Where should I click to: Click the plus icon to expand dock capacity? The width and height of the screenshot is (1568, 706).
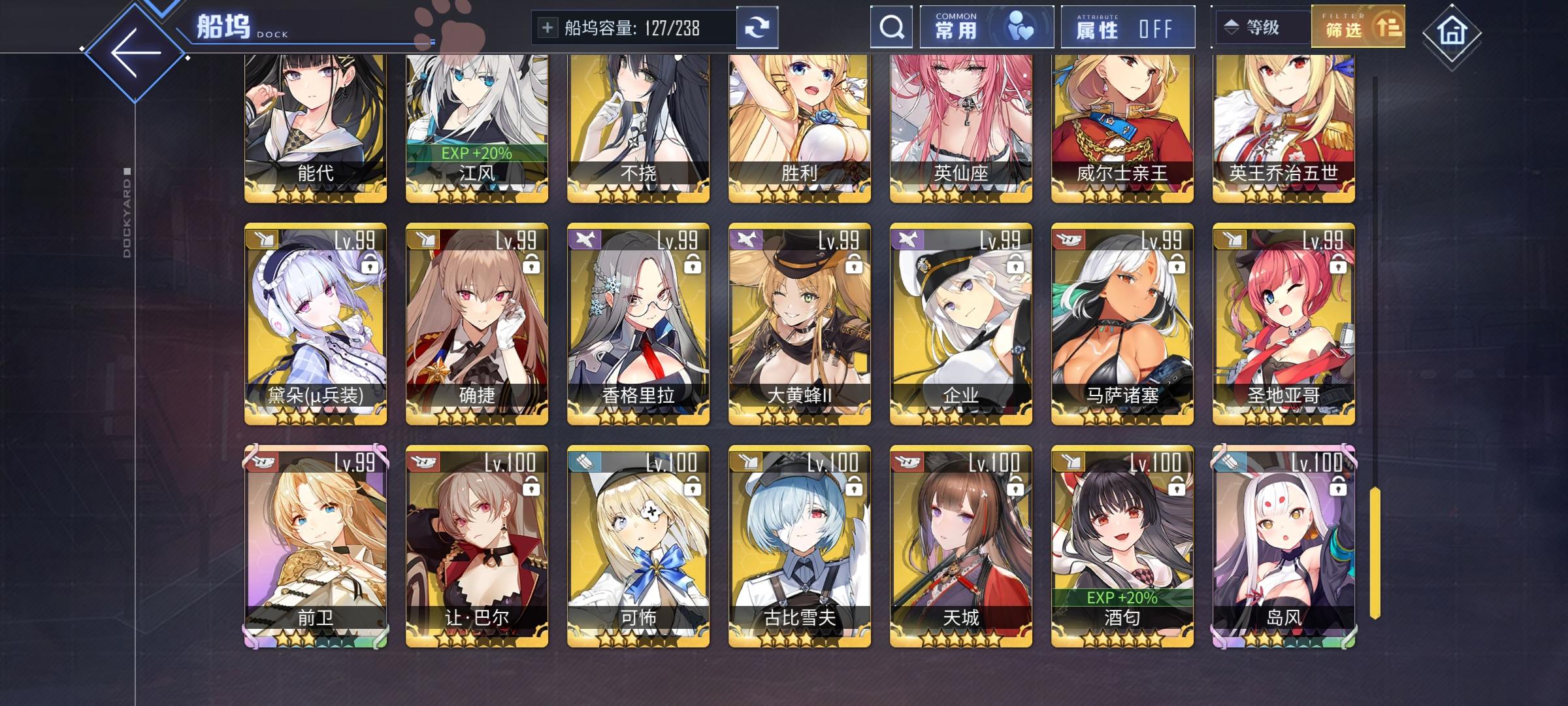point(547,27)
